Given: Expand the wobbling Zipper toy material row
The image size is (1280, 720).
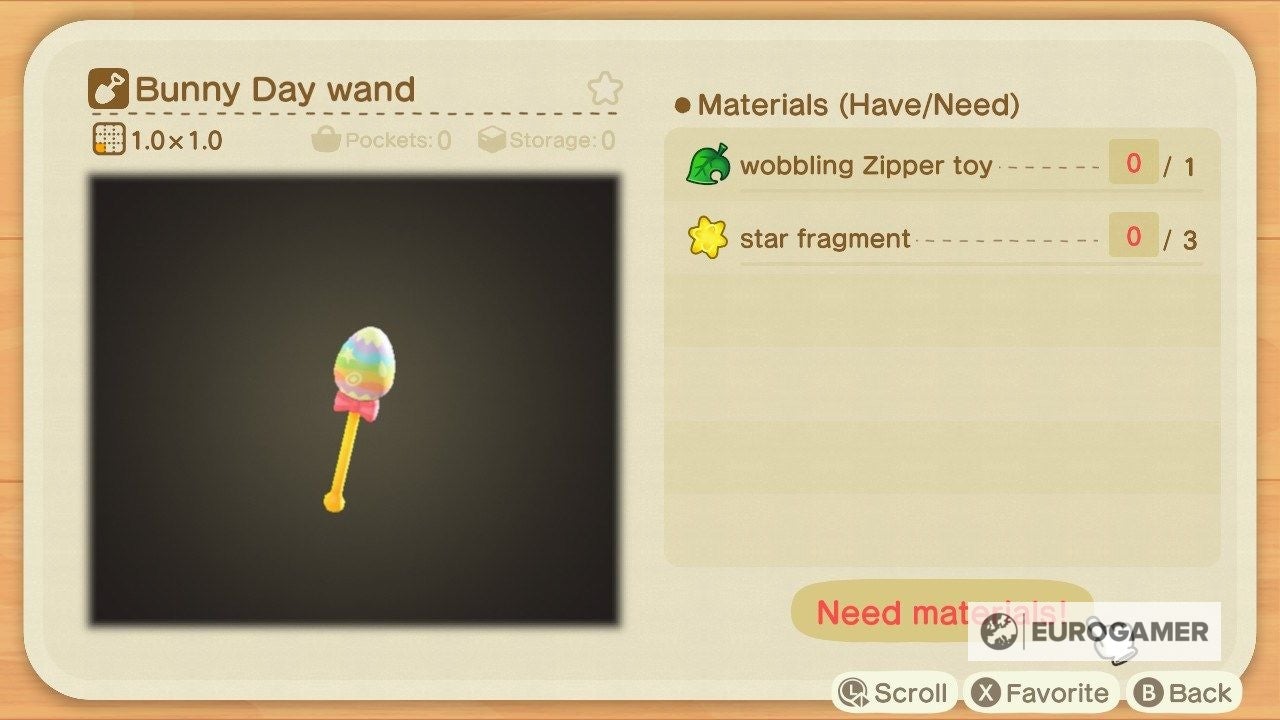Looking at the screenshot, I should click(x=950, y=164).
